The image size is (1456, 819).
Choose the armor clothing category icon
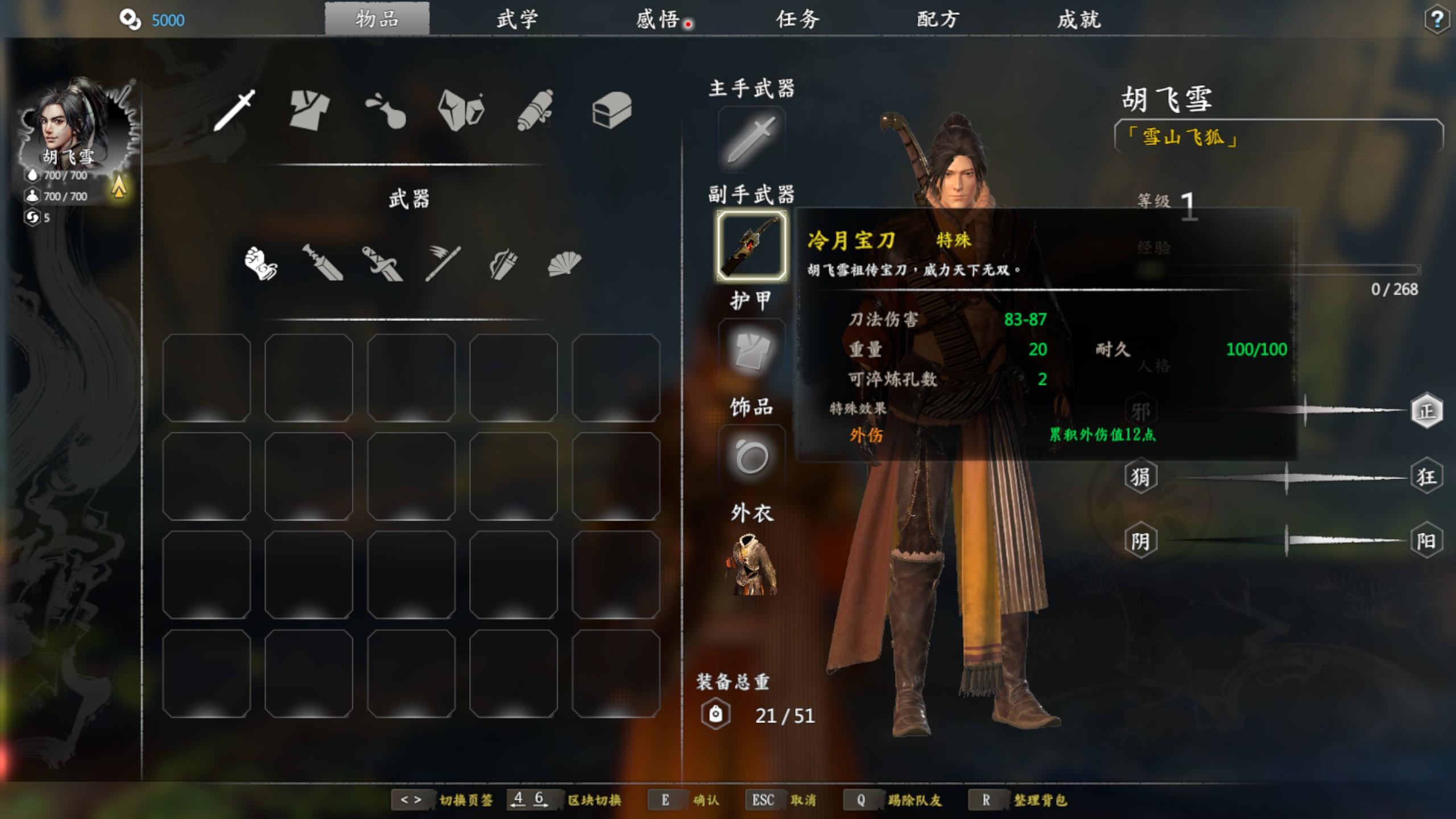coord(309,110)
